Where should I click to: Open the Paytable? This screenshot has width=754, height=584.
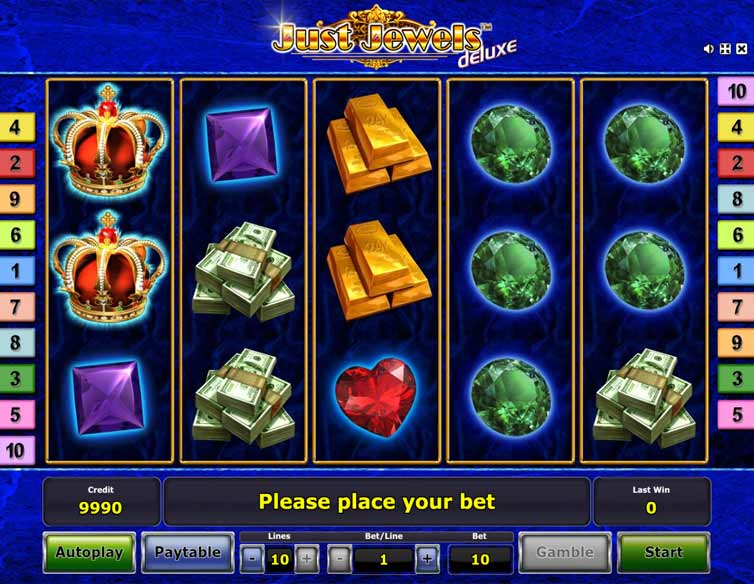[187, 552]
